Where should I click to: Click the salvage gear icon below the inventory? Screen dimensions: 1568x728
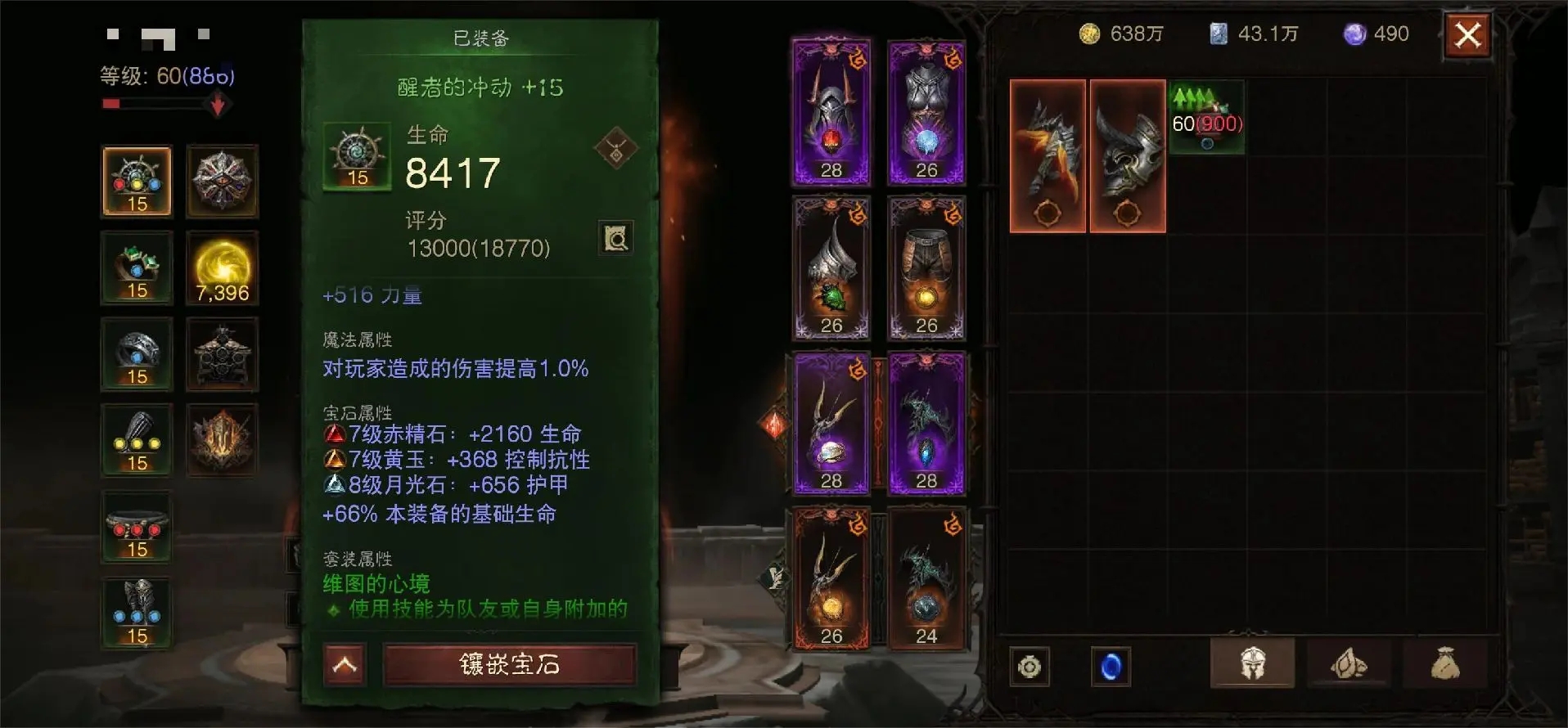click(x=1029, y=667)
